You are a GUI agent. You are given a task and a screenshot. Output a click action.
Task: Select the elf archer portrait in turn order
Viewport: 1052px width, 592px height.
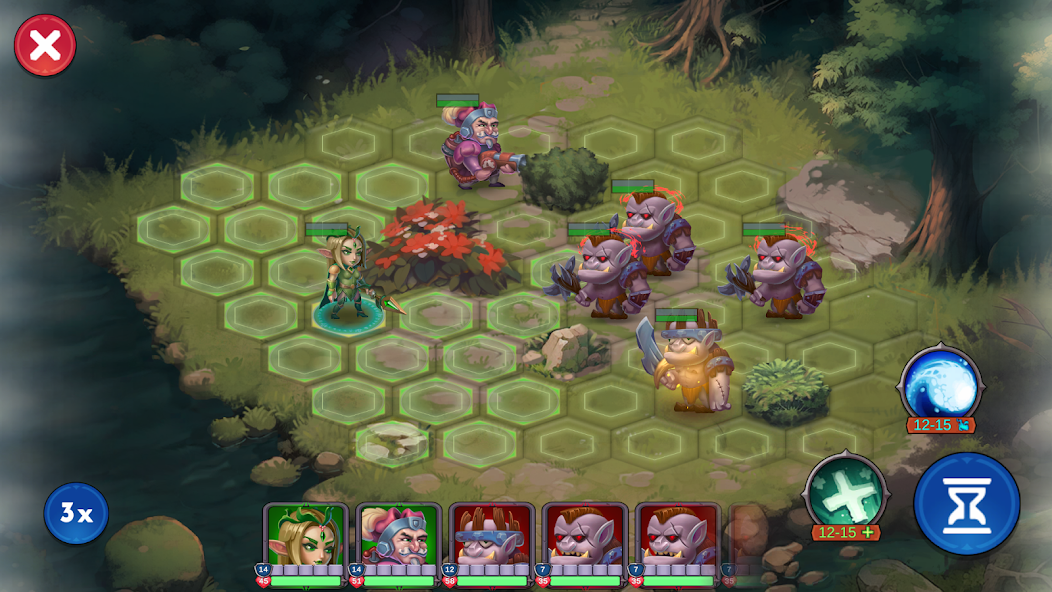pos(306,538)
